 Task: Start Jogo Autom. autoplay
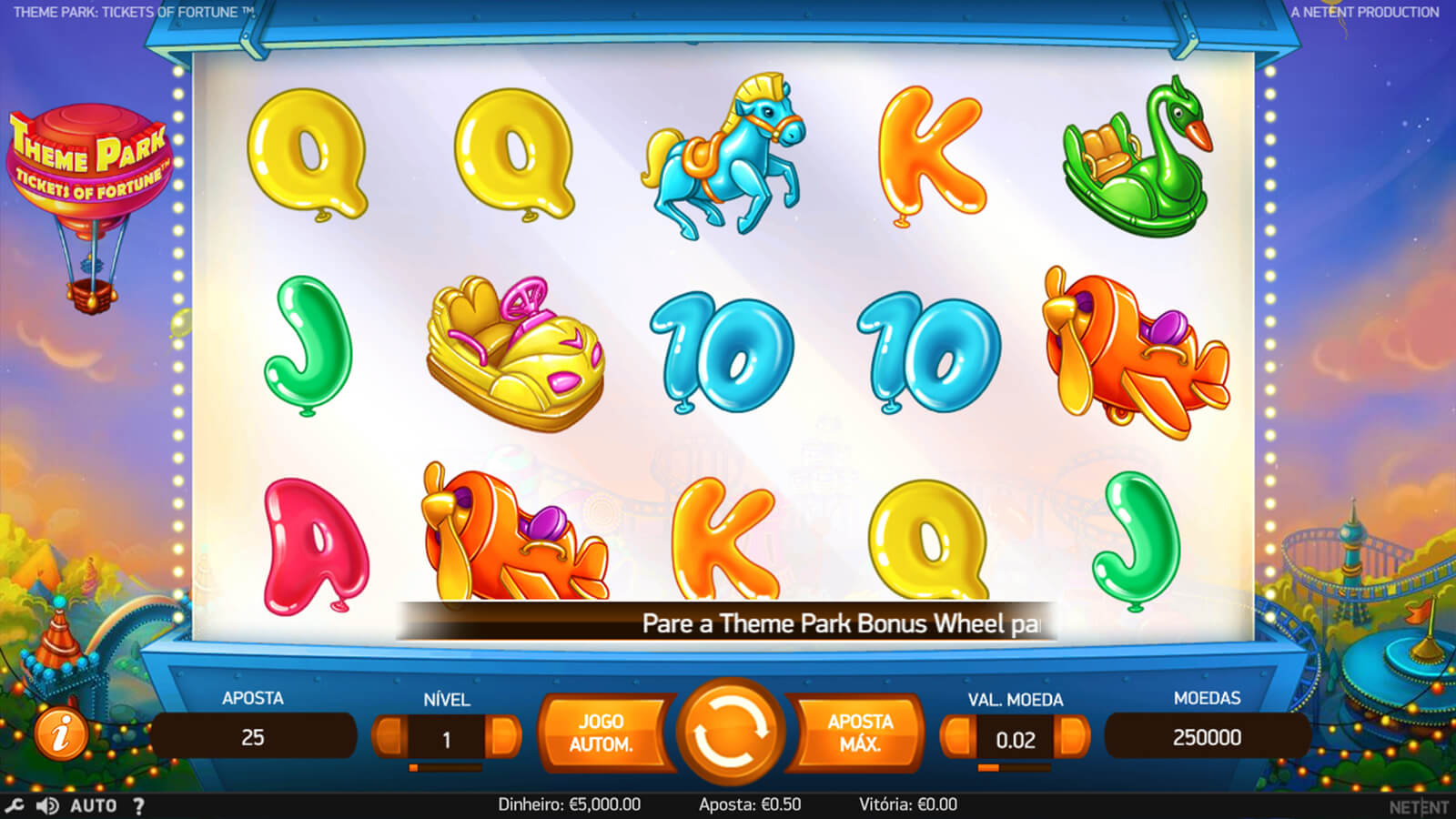tap(602, 733)
